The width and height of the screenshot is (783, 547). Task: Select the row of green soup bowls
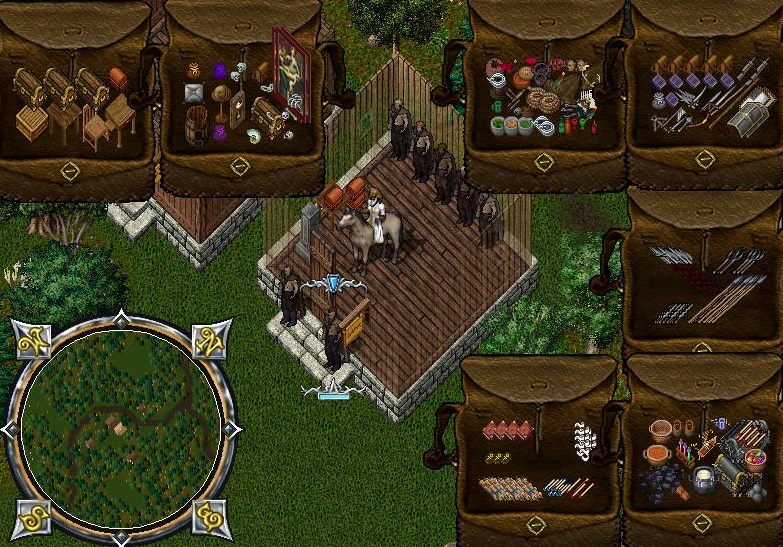(x=511, y=124)
